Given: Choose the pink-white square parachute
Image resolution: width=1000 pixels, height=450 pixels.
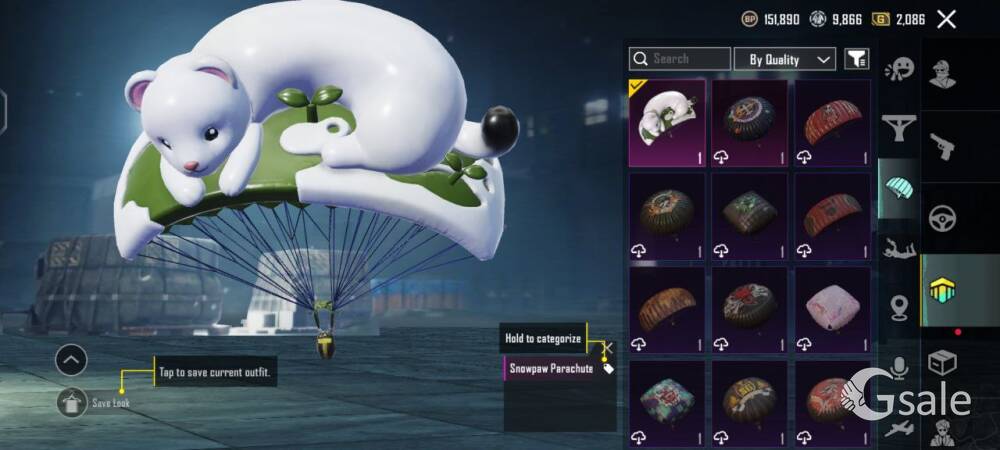Looking at the screenshot, I should (832, 309).
